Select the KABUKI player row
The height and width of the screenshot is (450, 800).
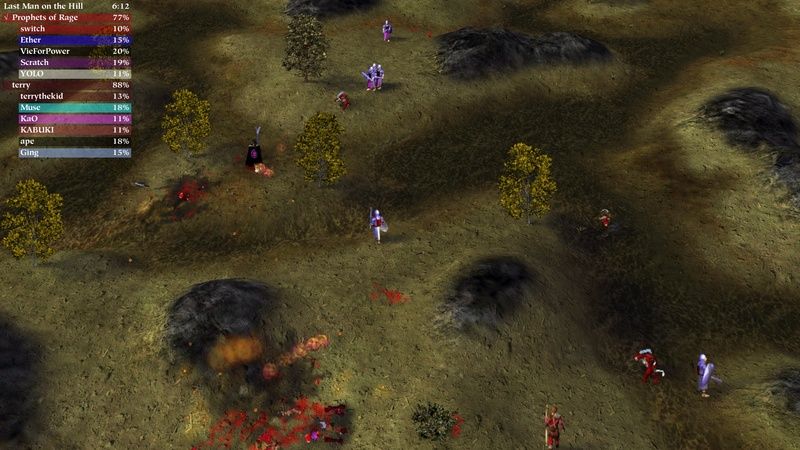point(66,130)
